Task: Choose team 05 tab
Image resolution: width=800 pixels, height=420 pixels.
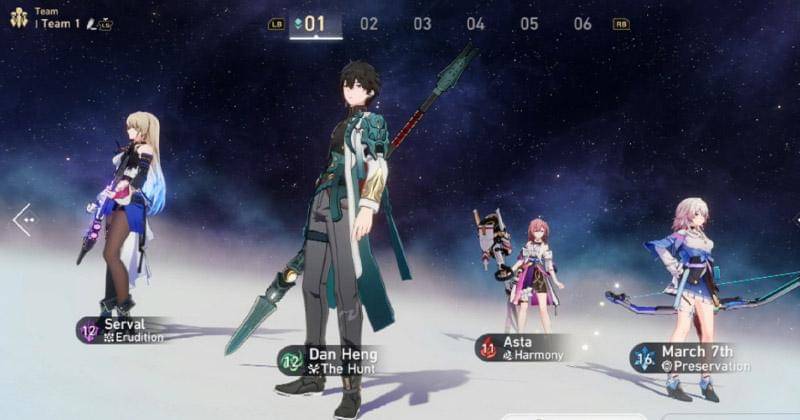Action: (x=529, y=24)
